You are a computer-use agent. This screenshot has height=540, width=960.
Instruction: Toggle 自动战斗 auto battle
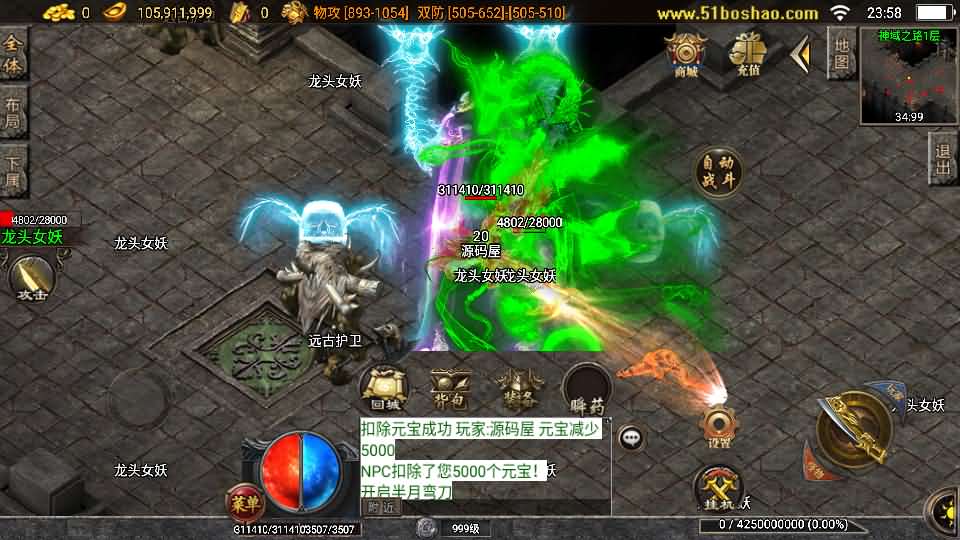(x=720, y=172)
